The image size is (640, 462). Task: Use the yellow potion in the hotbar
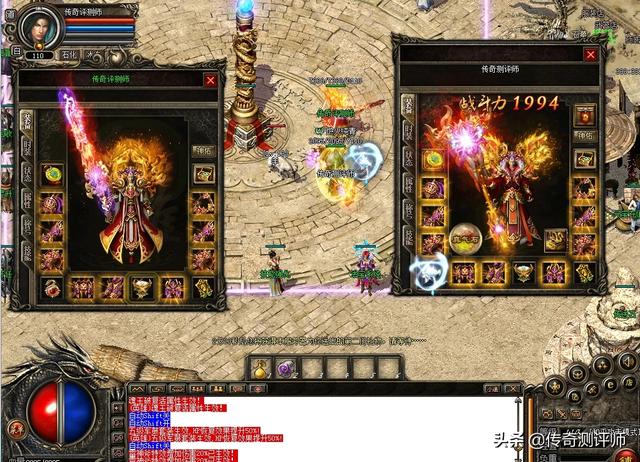[x=258, y=369]
